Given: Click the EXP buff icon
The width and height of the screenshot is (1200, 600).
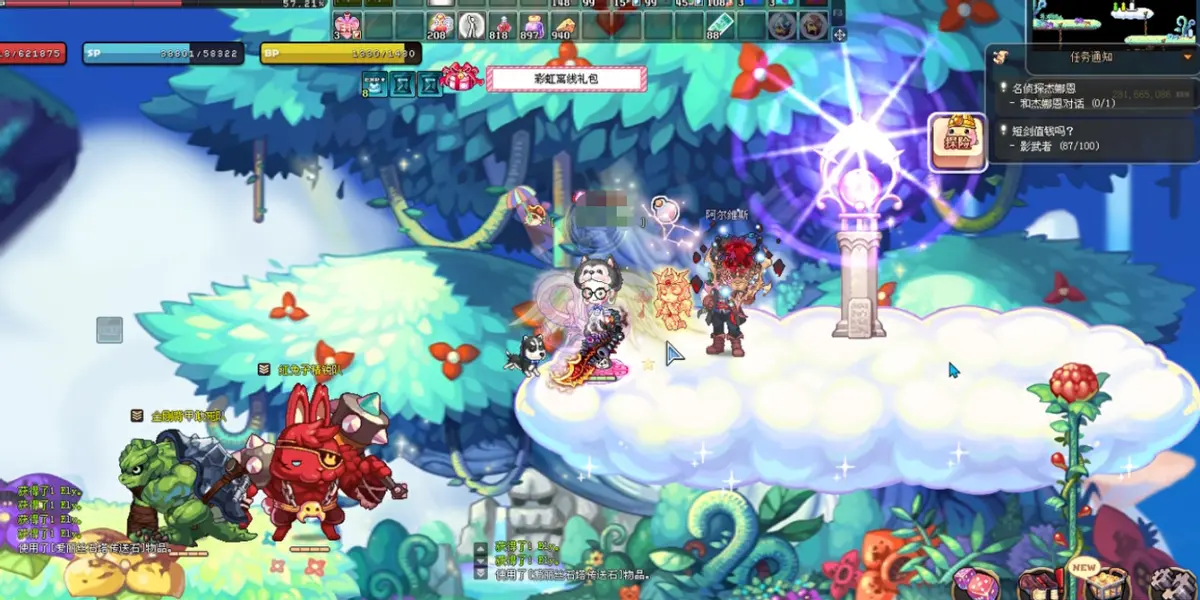Looking at the screenshot, I should (373, 84).
